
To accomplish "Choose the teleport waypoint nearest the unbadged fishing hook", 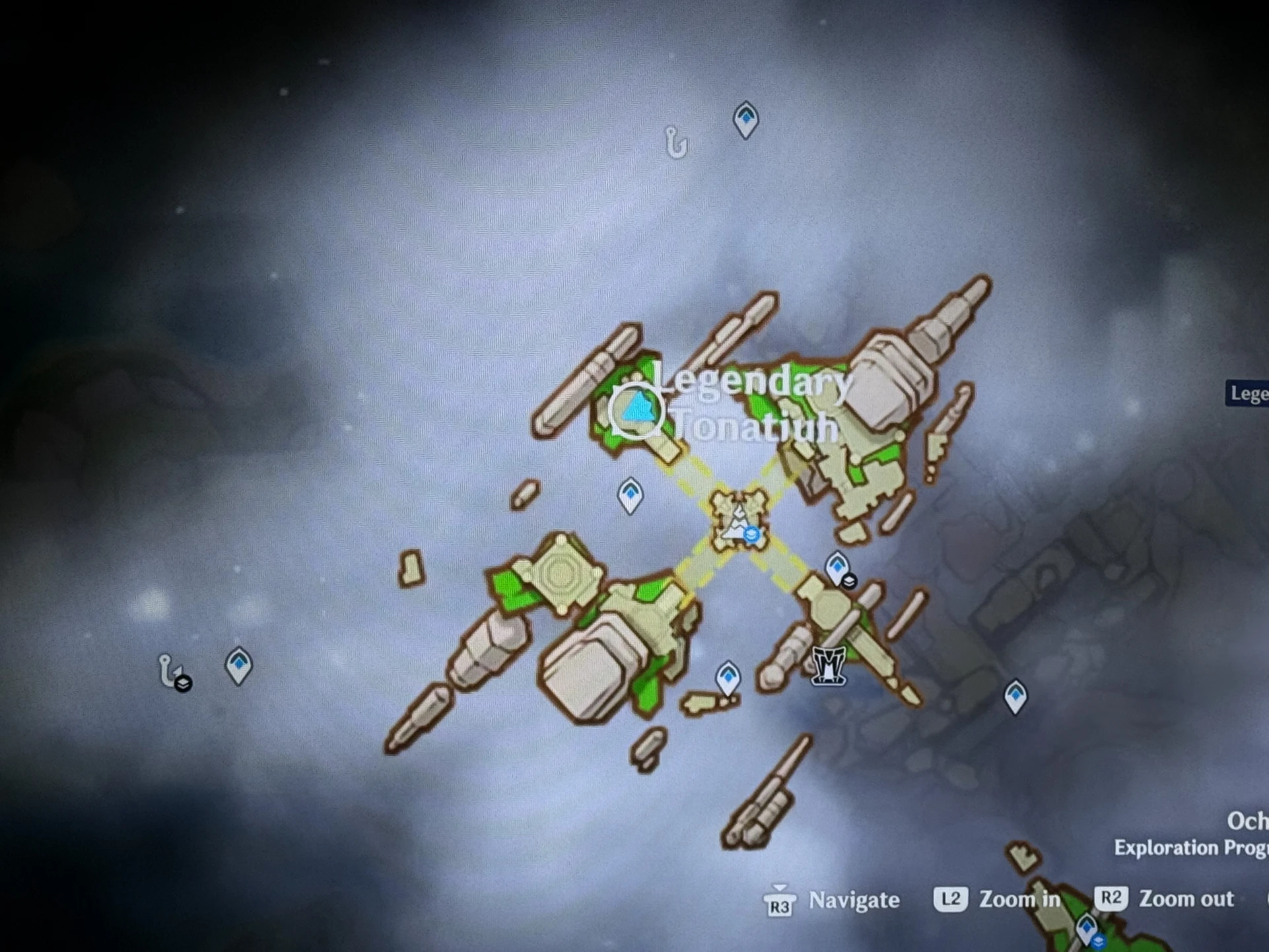I will 746,119.
